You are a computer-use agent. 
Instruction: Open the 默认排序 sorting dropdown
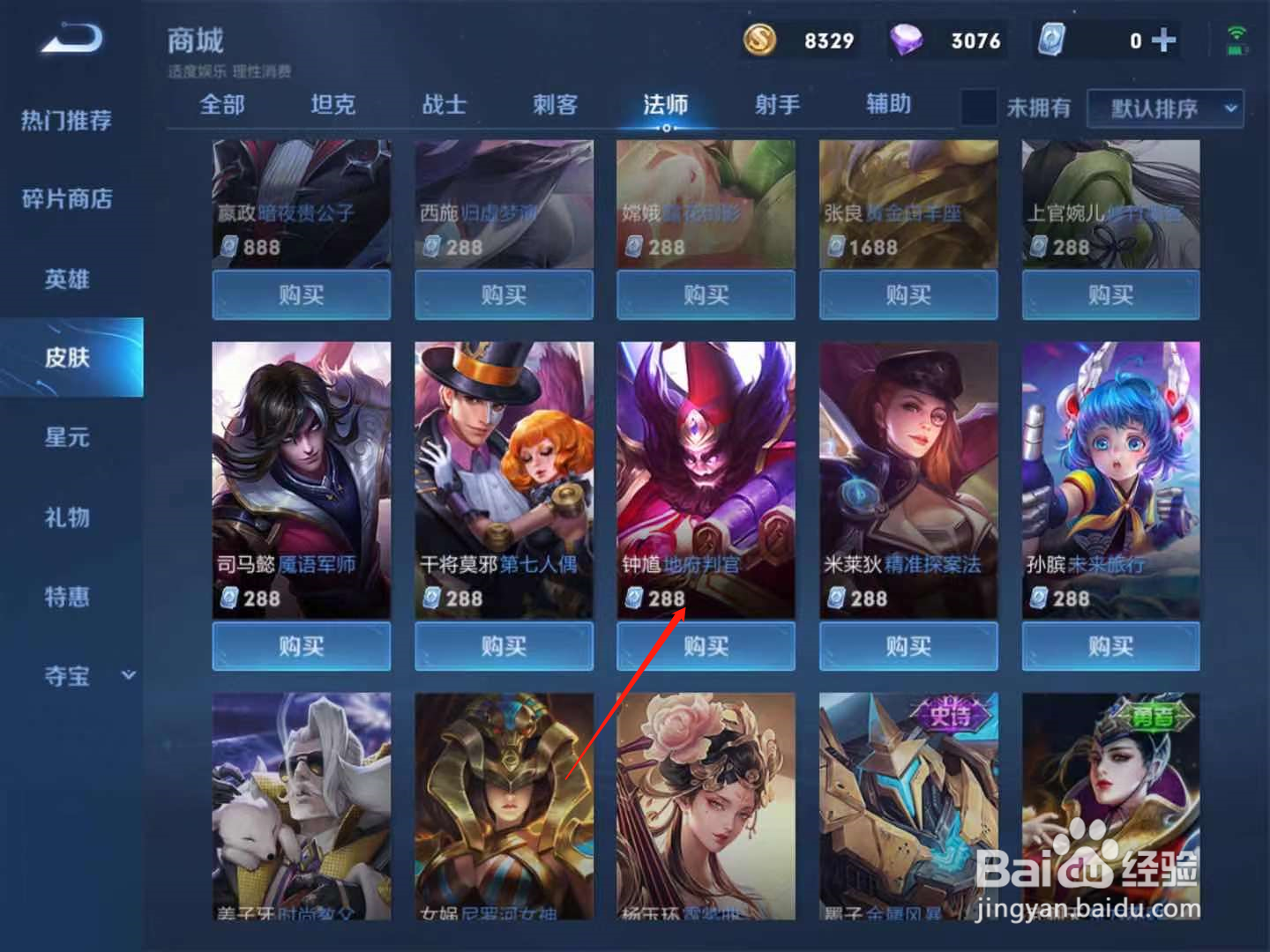coord(1164,108)
